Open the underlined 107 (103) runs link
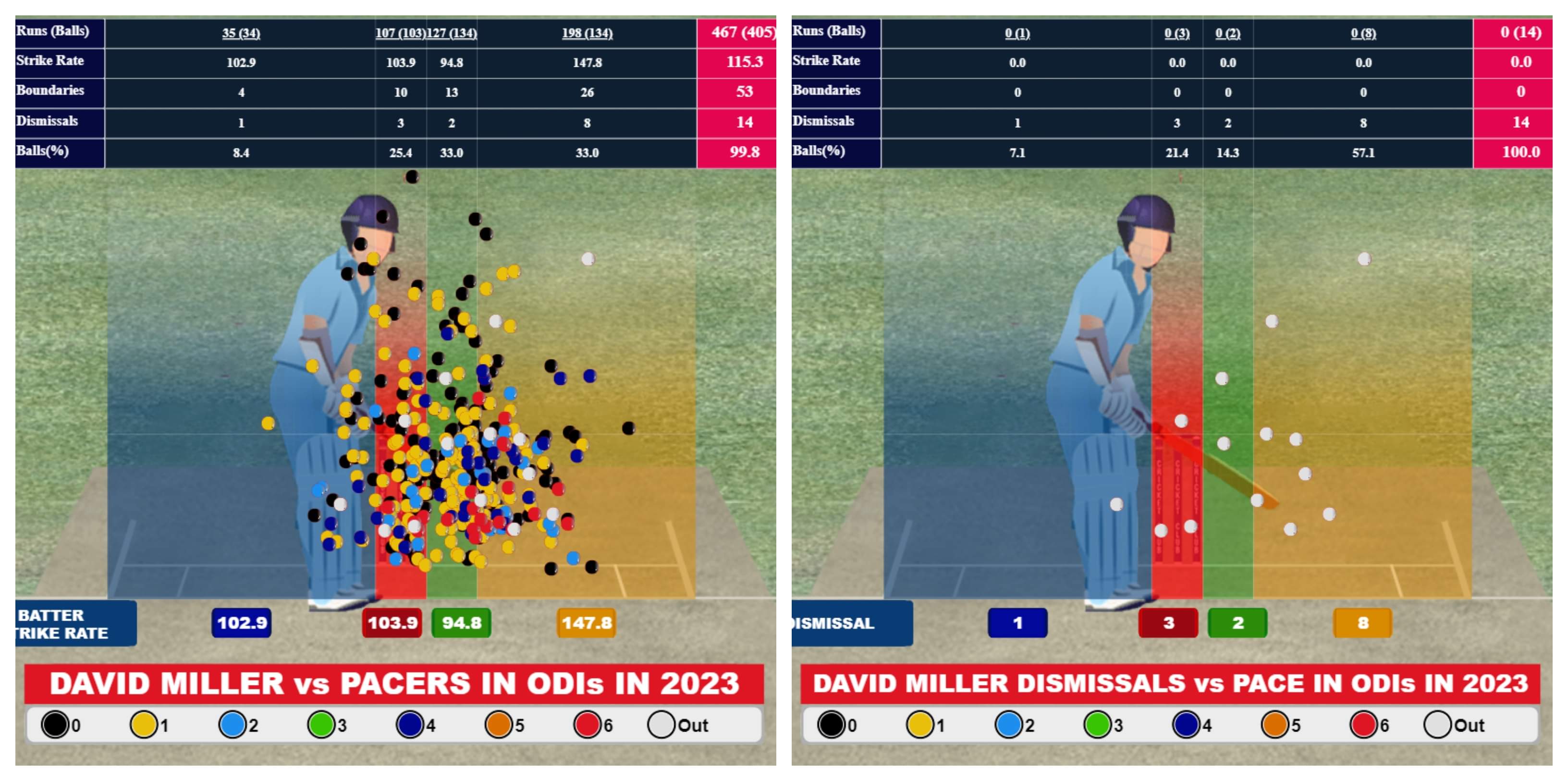 point(400,33)
